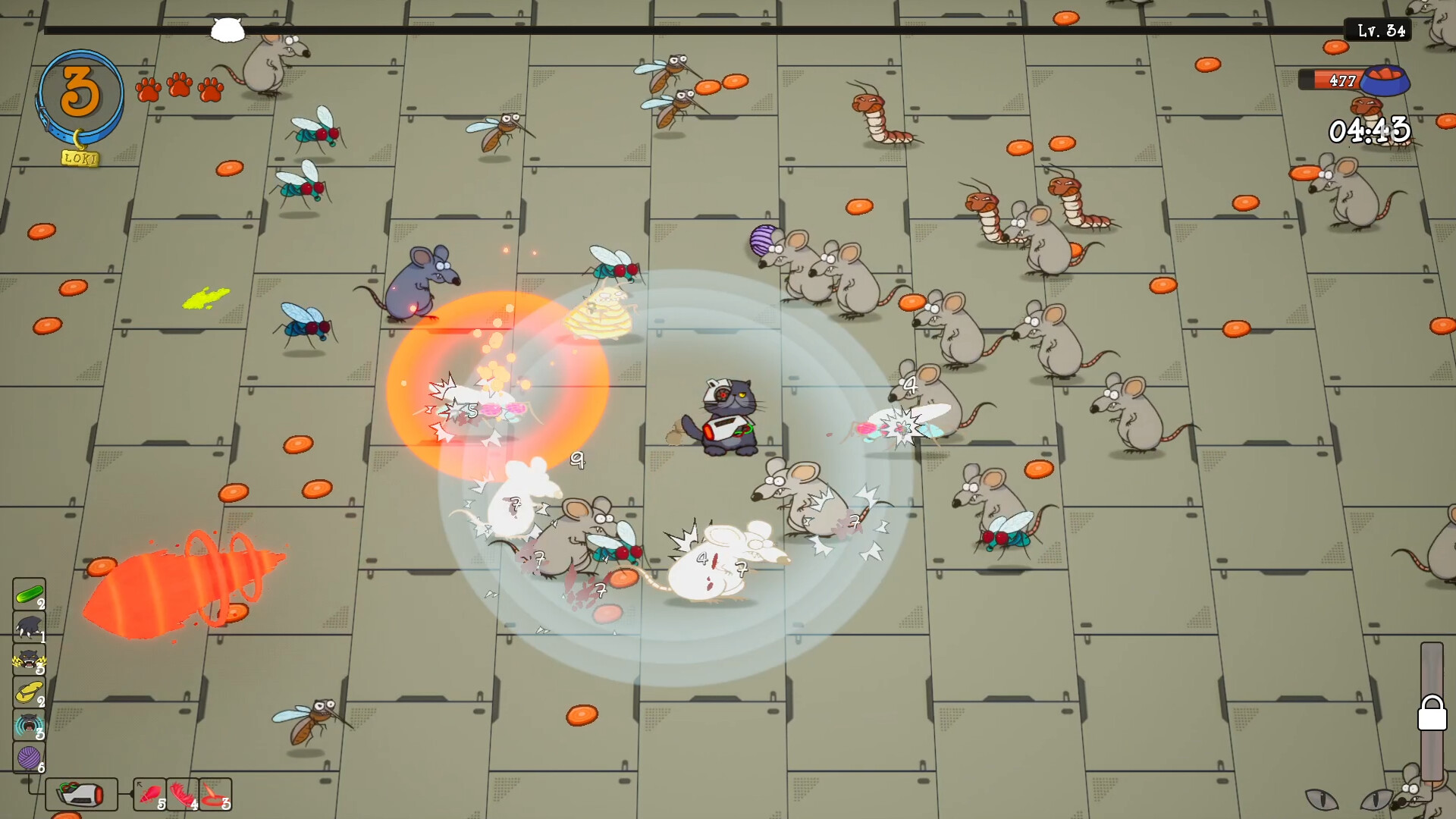Click the claw attack ability icon
Screen dimensions: 1456x819
28,626
